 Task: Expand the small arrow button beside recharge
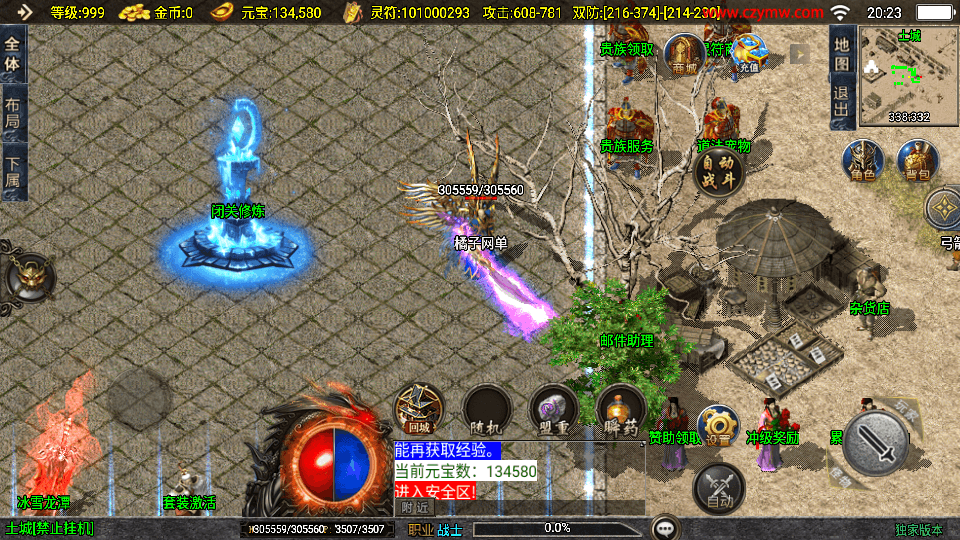point(799,54)
